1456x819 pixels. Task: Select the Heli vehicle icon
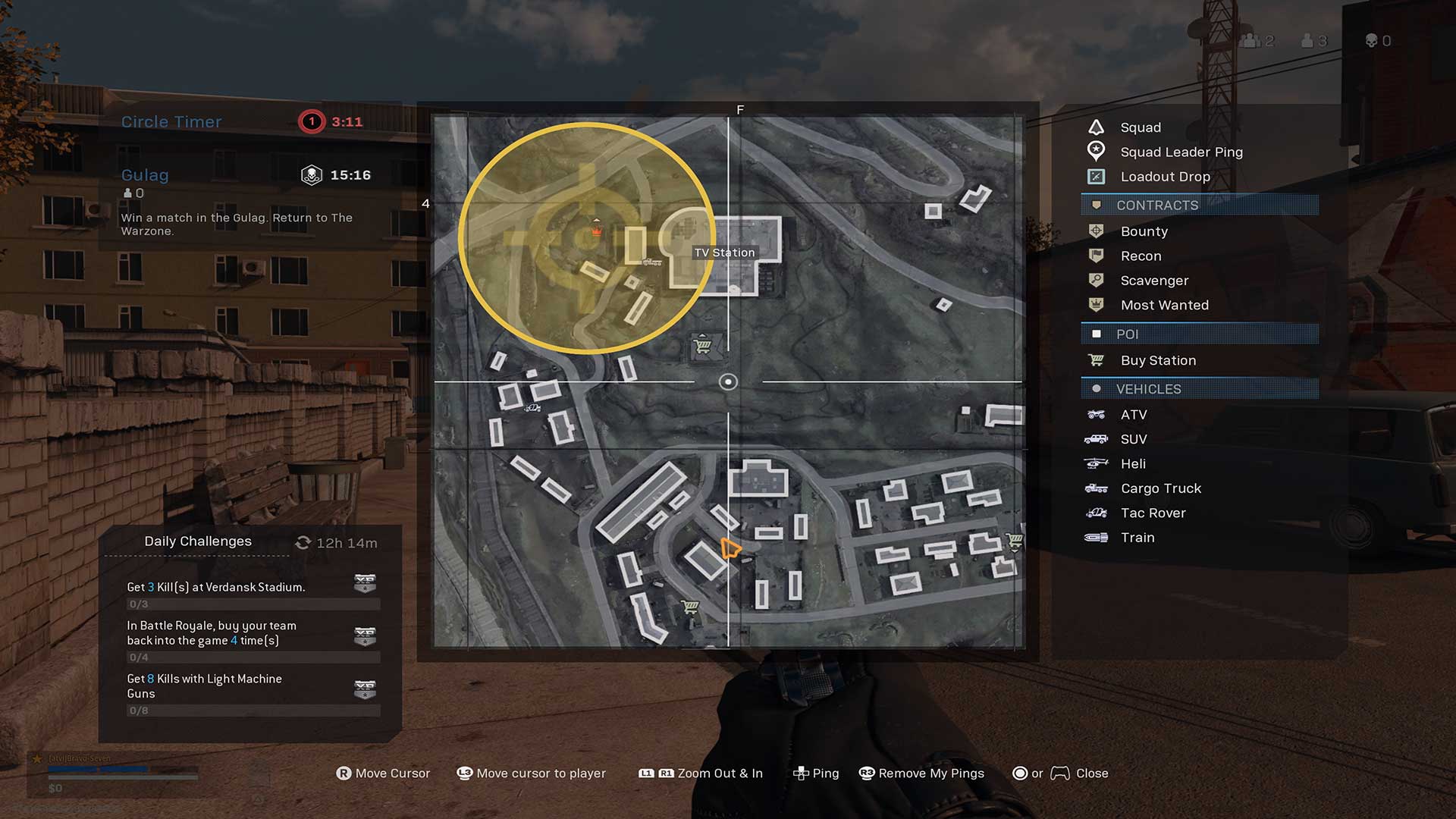1095,463
